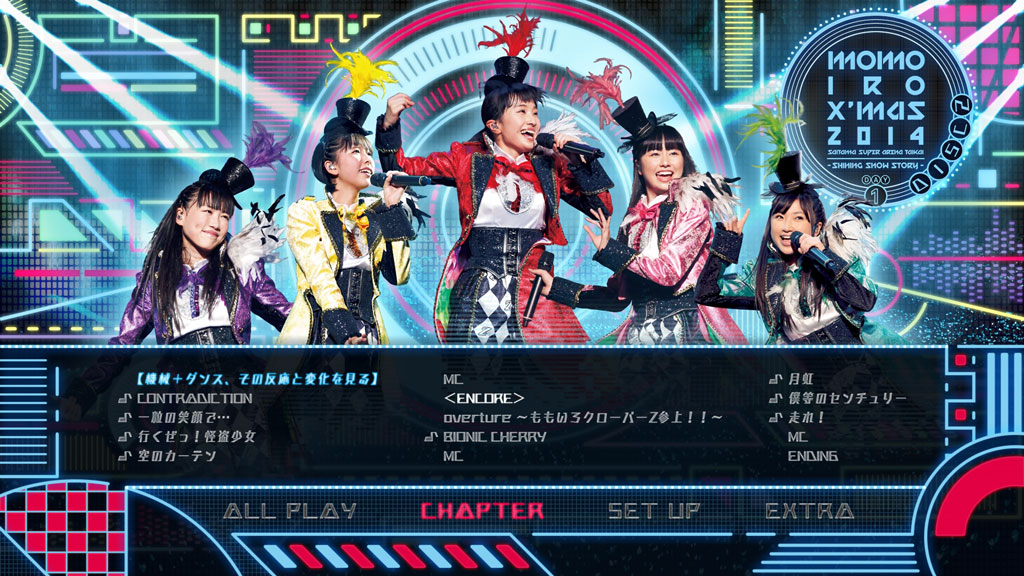Select the MC chapter directly below BIONIC CHERRY
This screenshot has width=1024, height=576.
452,456
